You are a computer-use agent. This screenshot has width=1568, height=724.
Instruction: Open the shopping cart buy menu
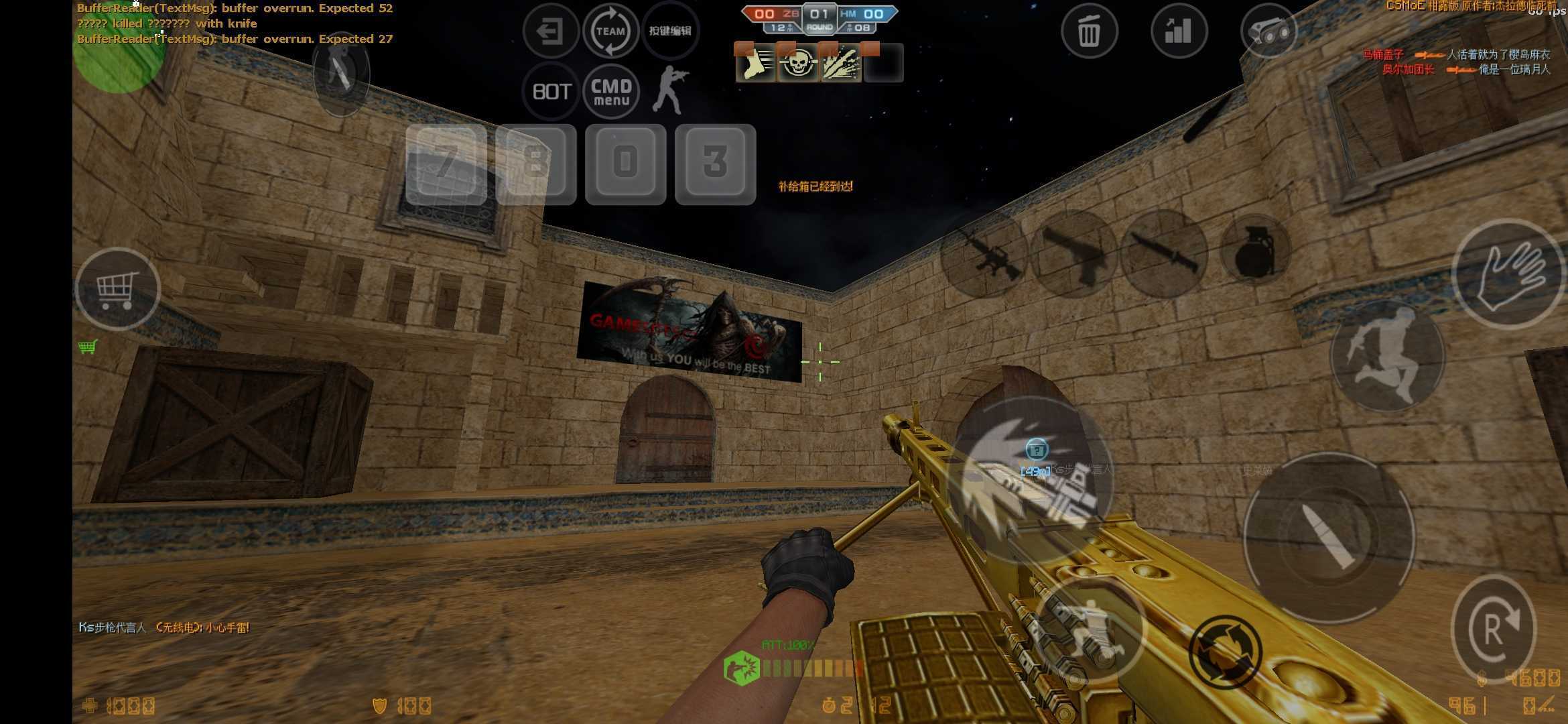pyautogui.click(x=117, y=289)
